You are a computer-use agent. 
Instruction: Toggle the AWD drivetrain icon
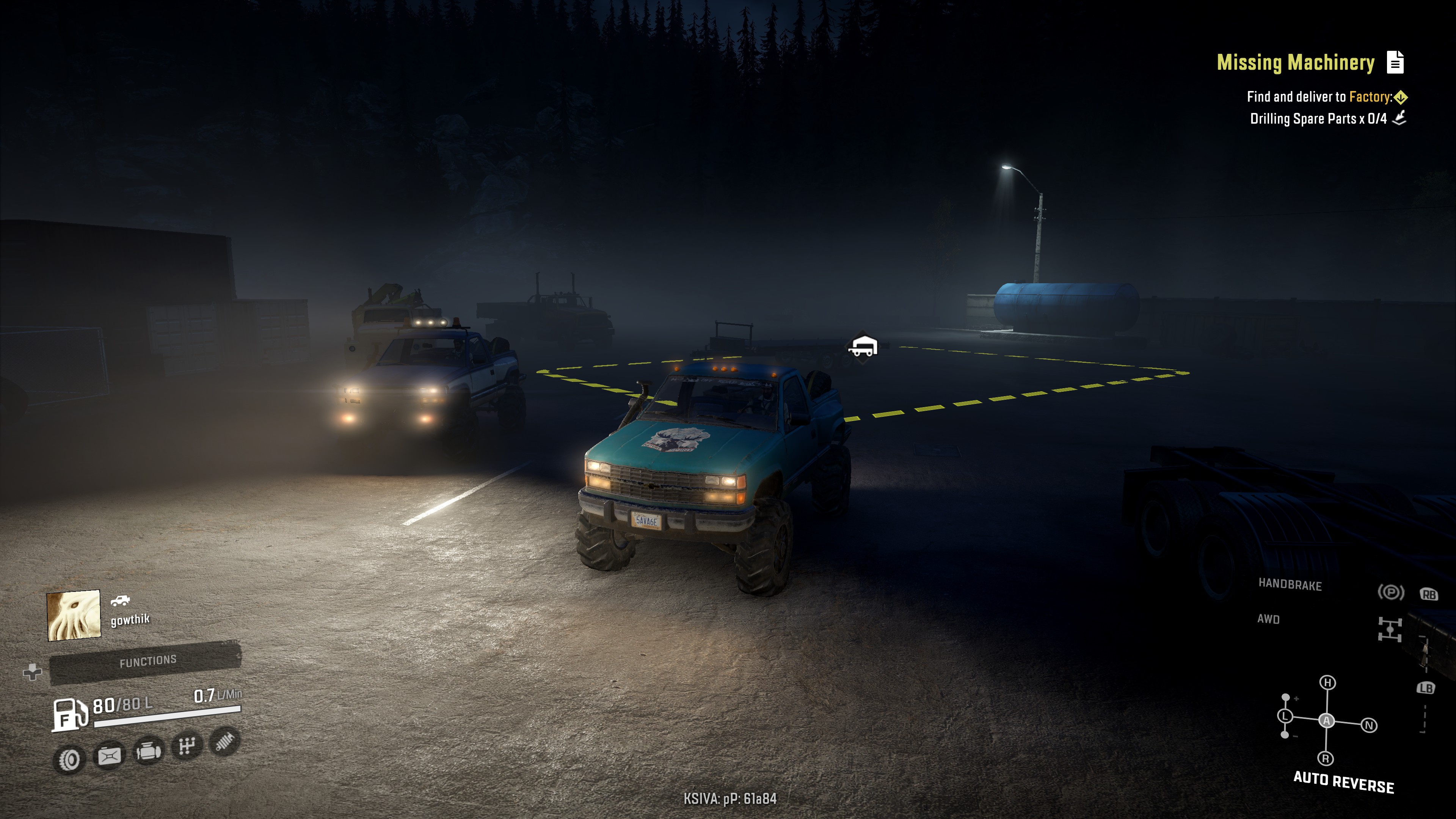tap(1389, 629)
